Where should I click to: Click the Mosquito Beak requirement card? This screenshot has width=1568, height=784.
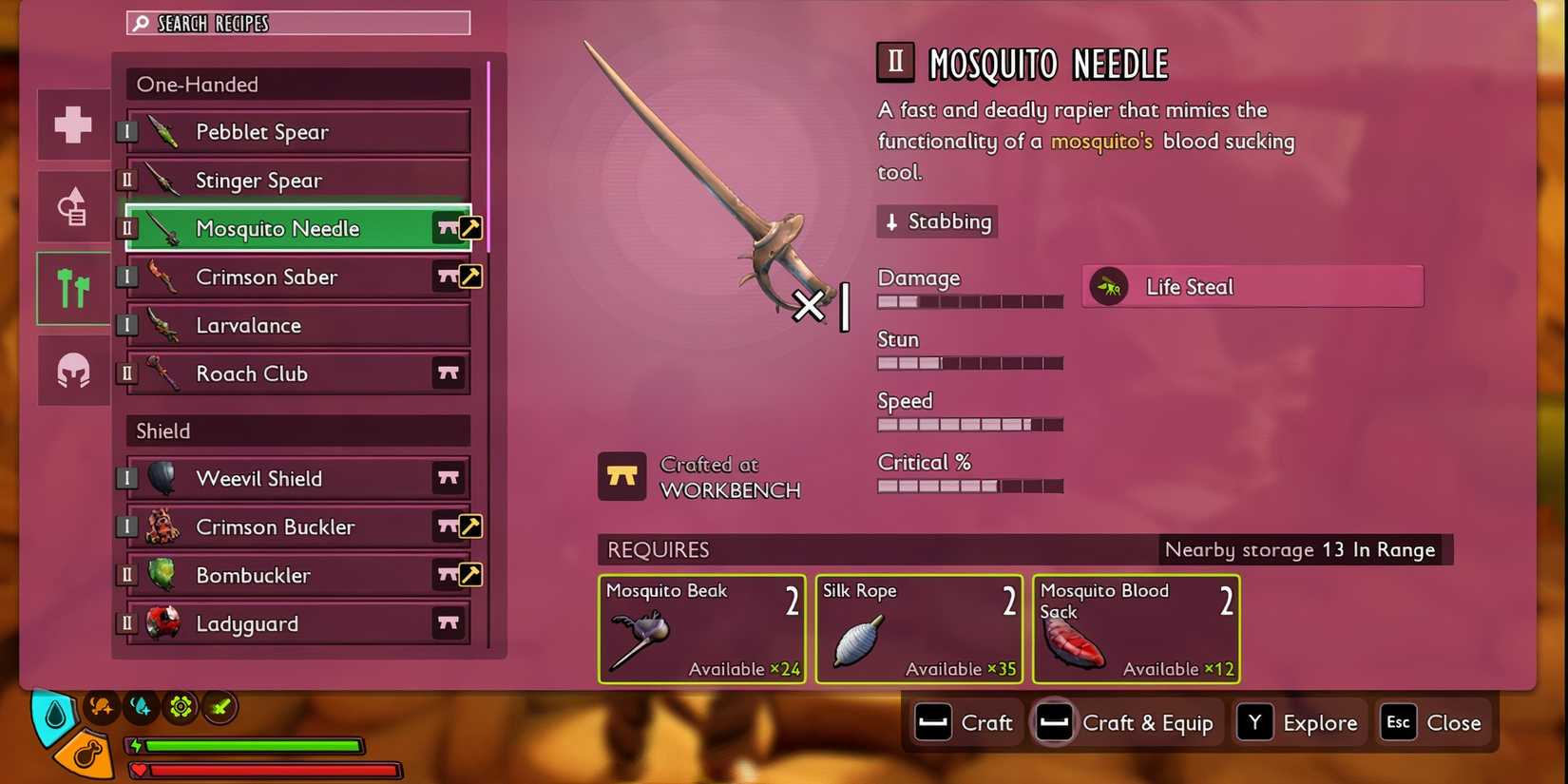(701, 629)
